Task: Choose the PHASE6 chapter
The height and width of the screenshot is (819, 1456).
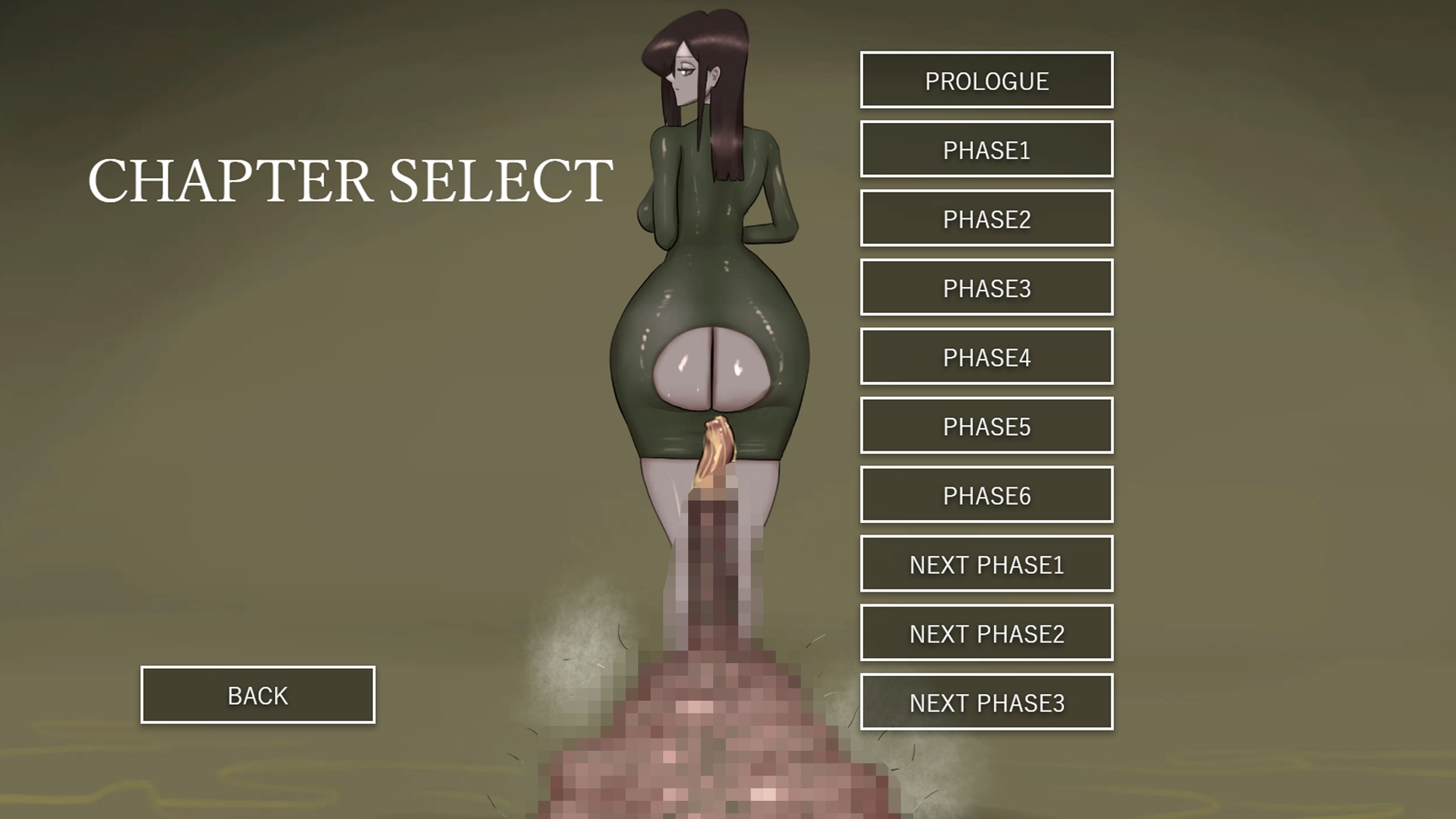Action: click(x=986, y=495)
